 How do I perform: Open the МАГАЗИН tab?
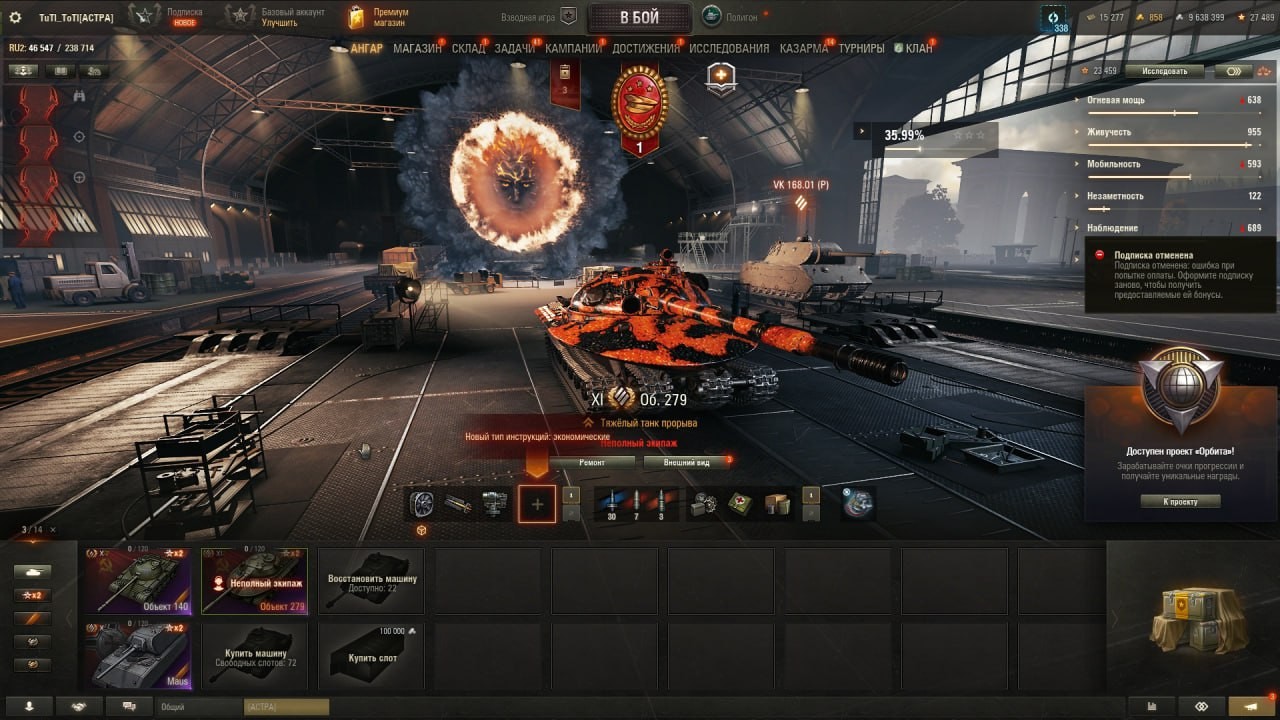tap(417, 48)
